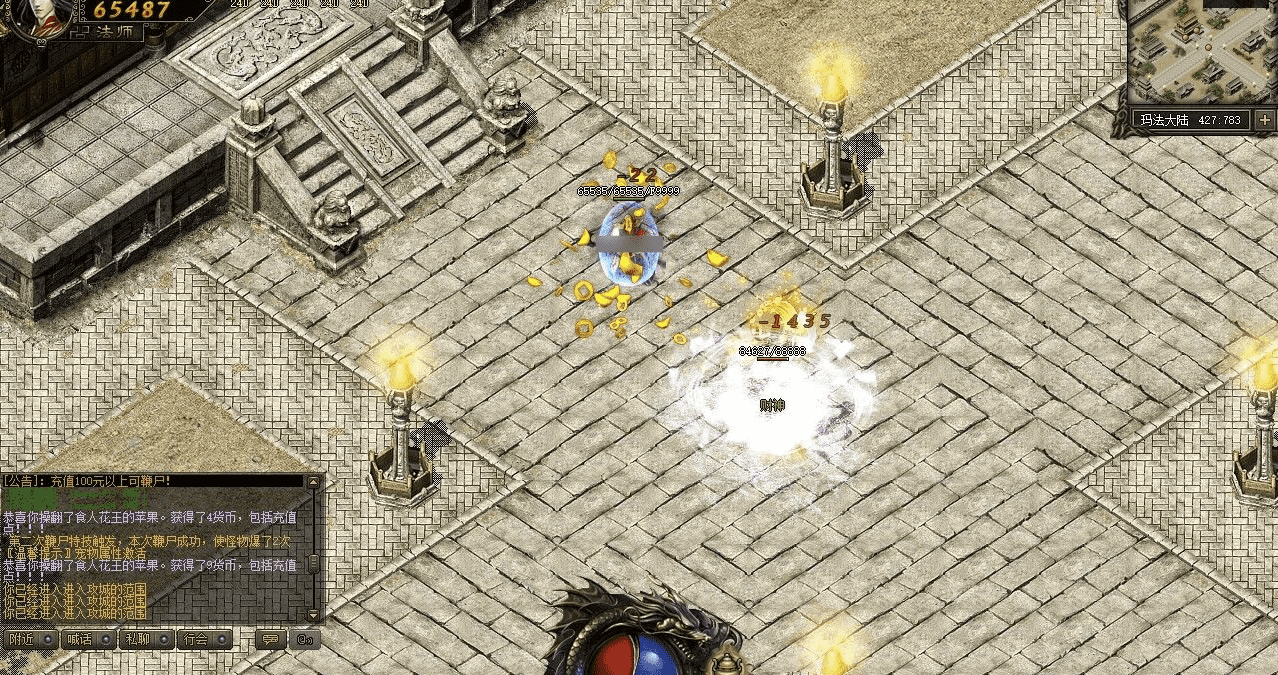This screenshot has width=1278, height=675.
Task: Open the town minimap
Action: tap(1202, 50)
